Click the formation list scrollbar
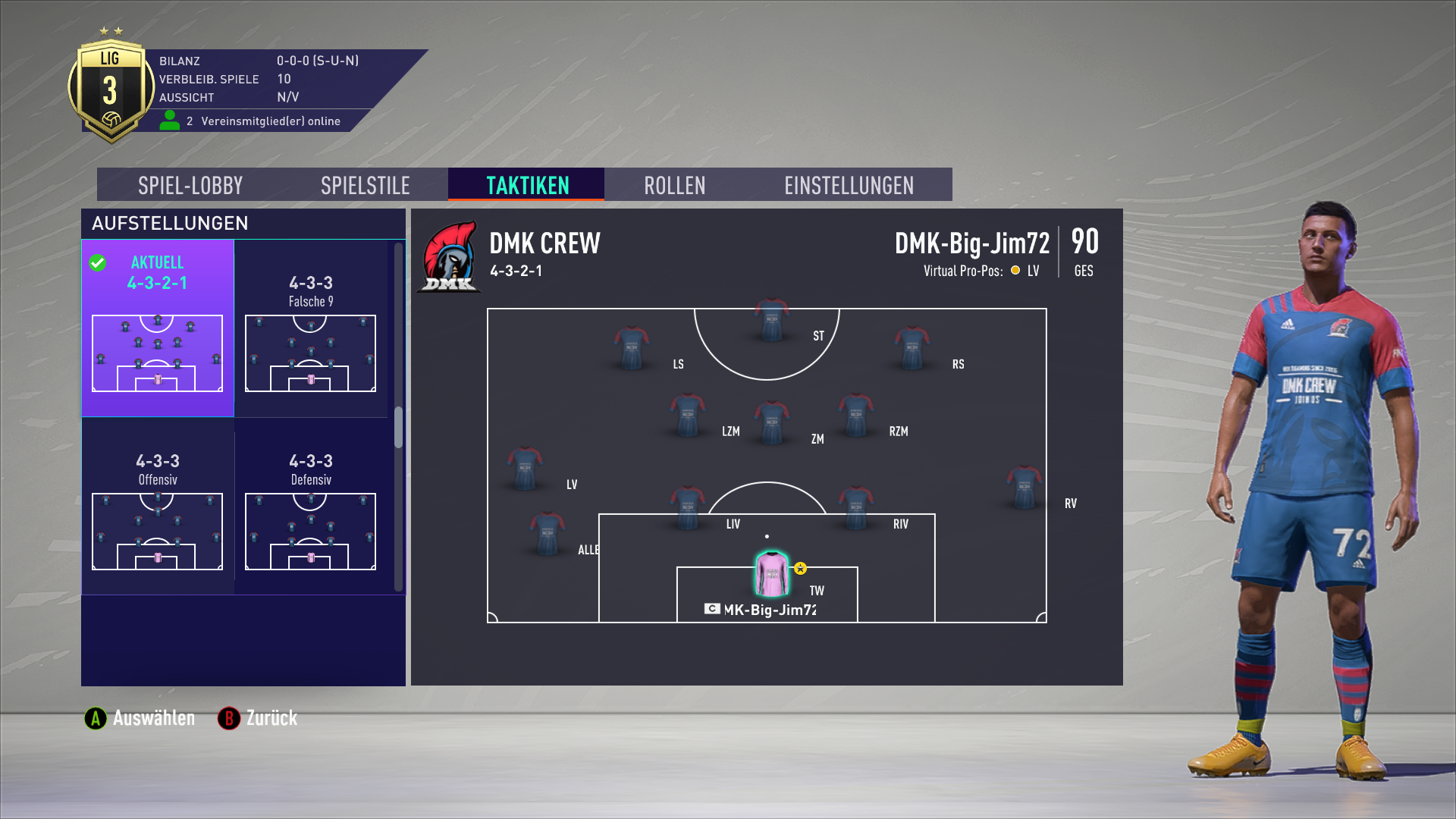Image resolution: width=1456 pixels, height=819 pixels. coord(398,427)
